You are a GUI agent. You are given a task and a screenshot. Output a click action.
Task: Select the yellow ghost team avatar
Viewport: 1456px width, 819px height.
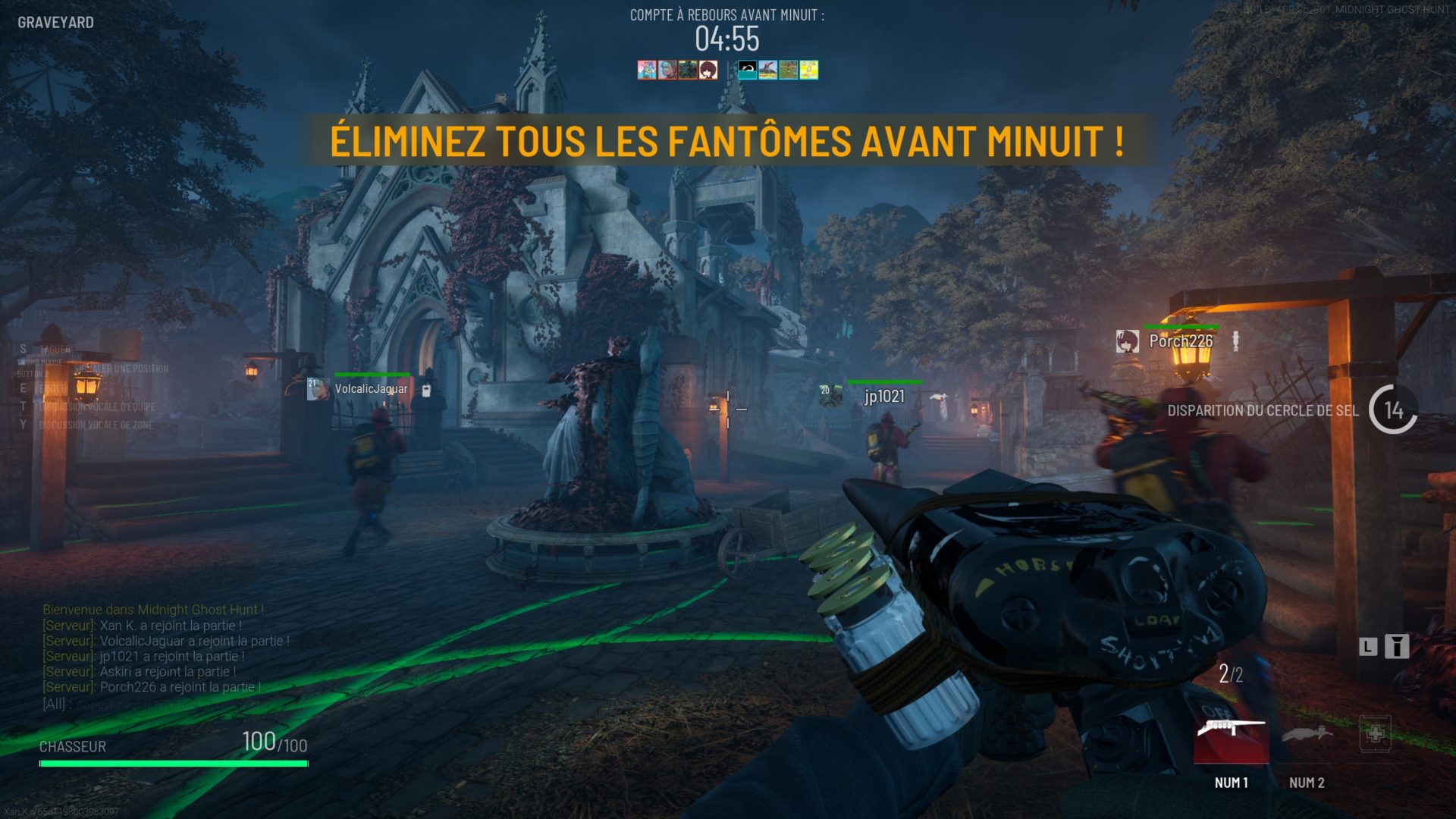pos(809,71)
